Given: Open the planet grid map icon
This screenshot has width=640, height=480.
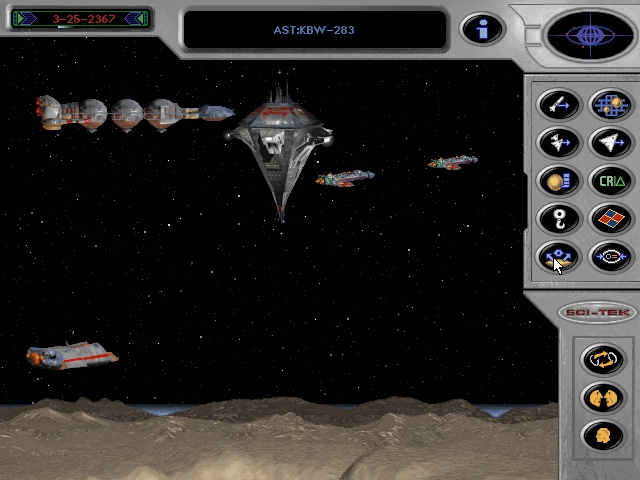Looking at the screenshot, I should tap(608, 104).
